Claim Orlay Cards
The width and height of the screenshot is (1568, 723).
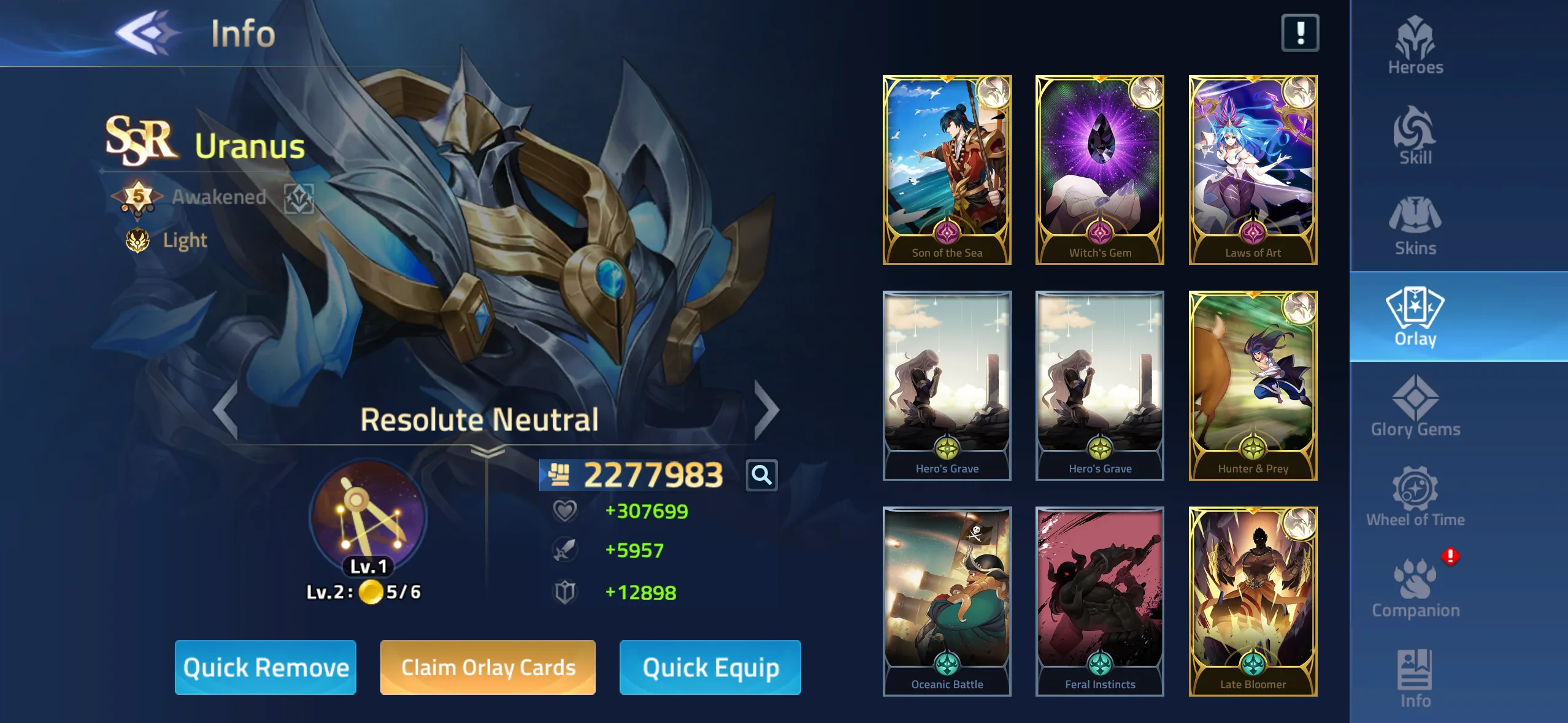click(x=488, y=667)
